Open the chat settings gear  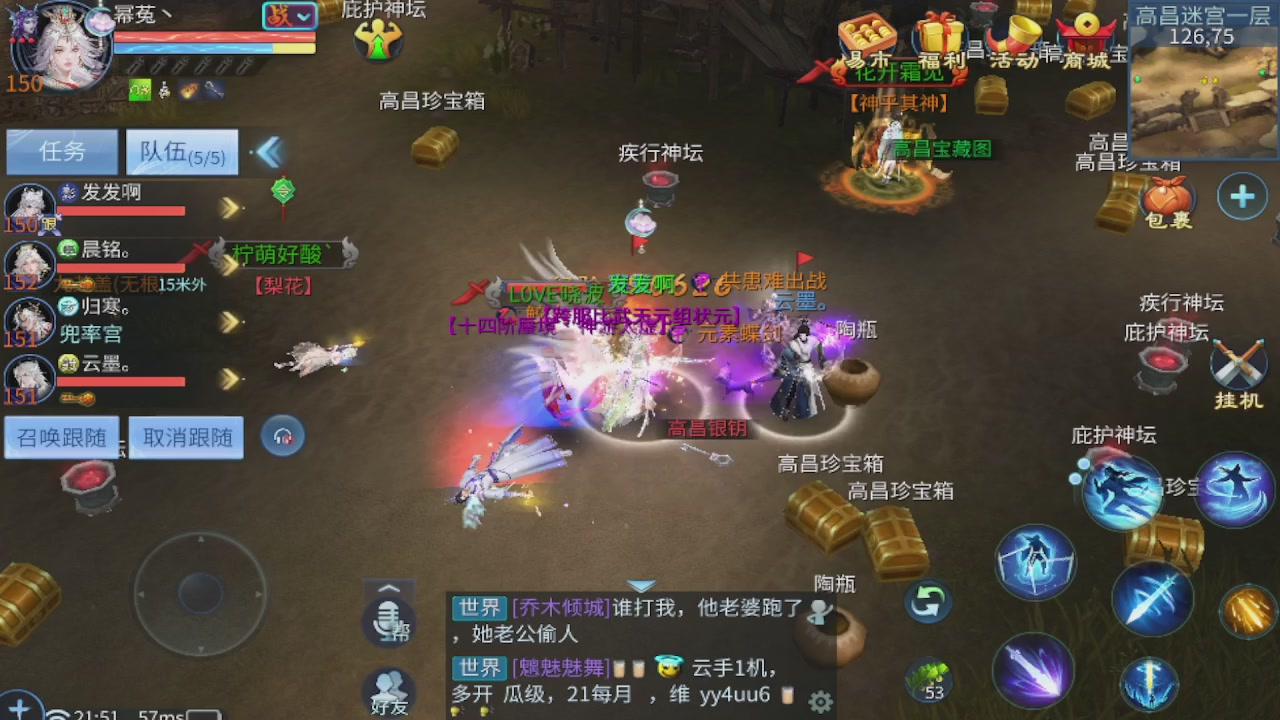click(821, 702)
